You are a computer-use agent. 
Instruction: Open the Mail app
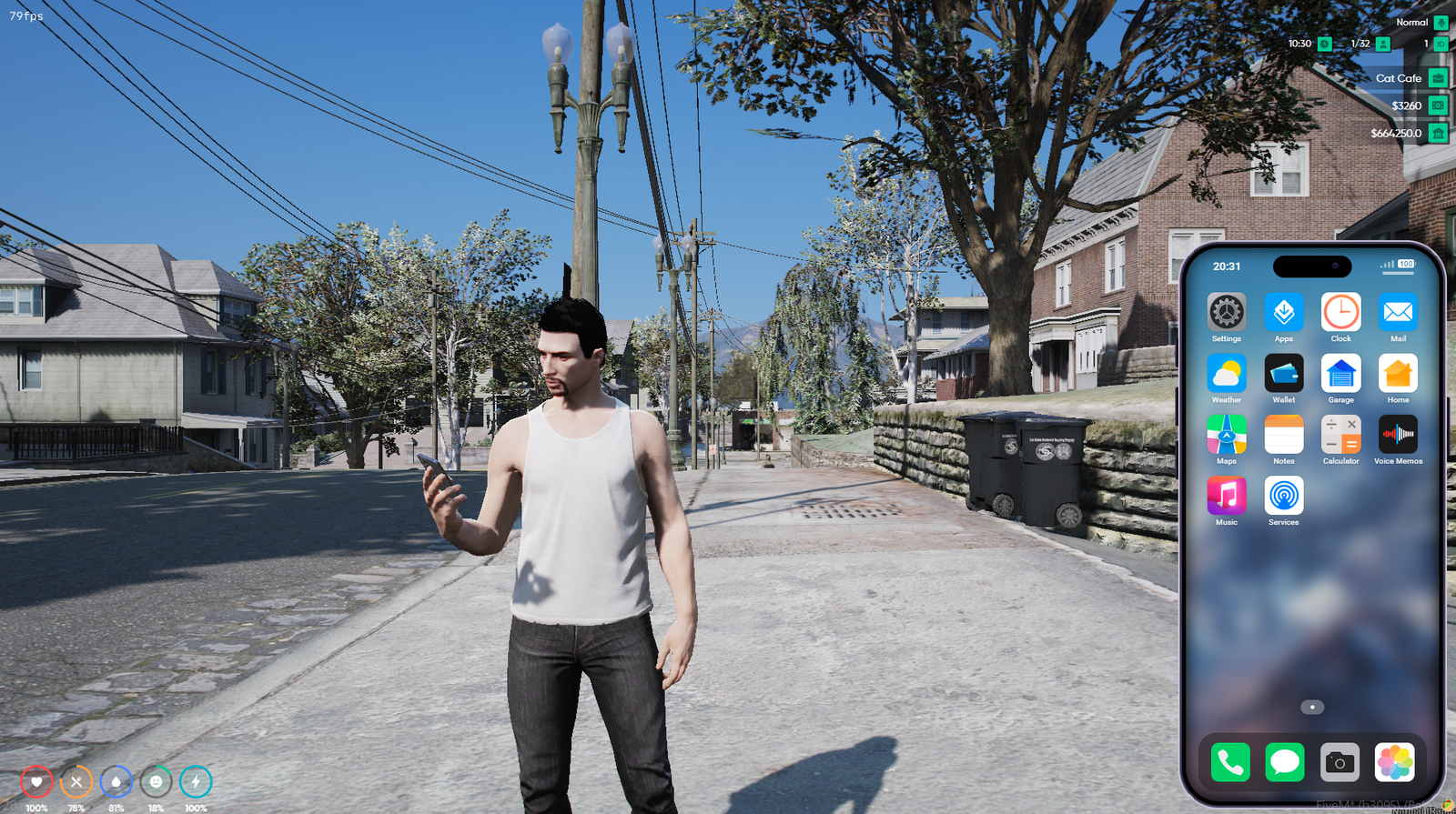1398,313
